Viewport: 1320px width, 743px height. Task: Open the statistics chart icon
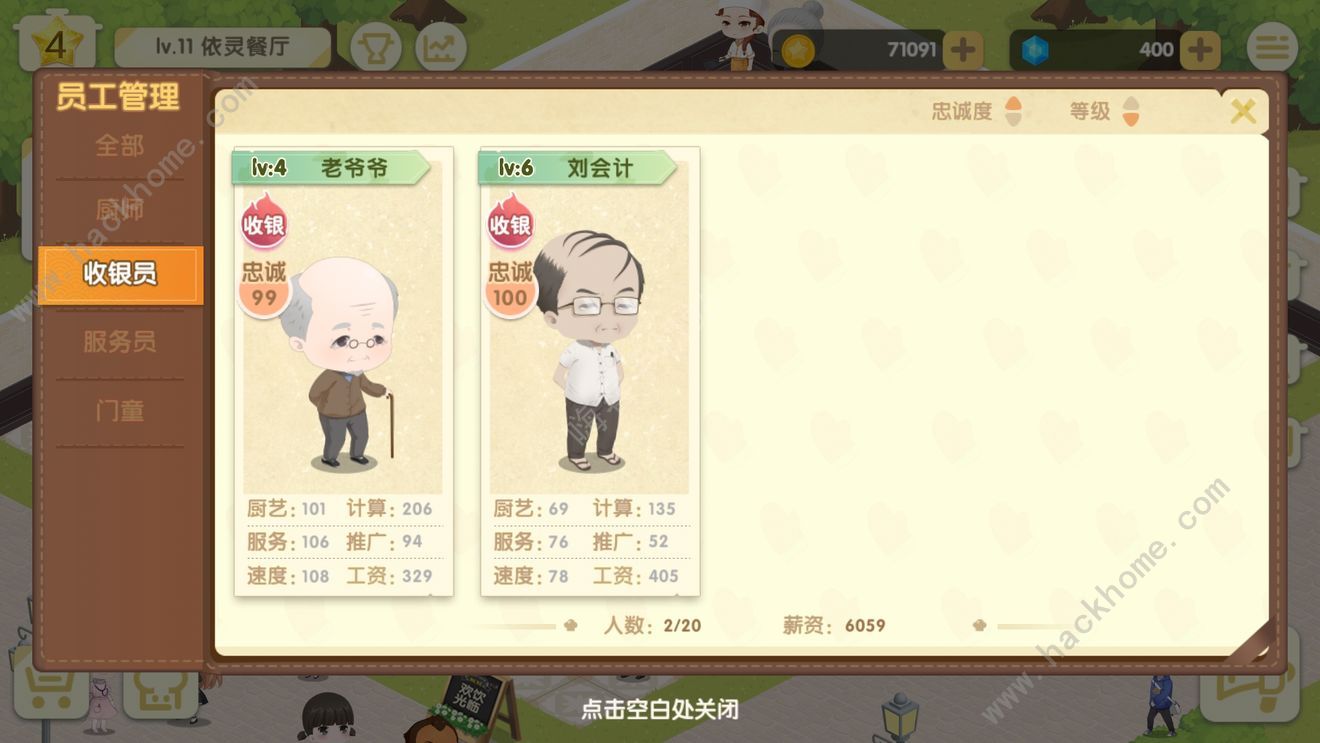pos(440,48)
